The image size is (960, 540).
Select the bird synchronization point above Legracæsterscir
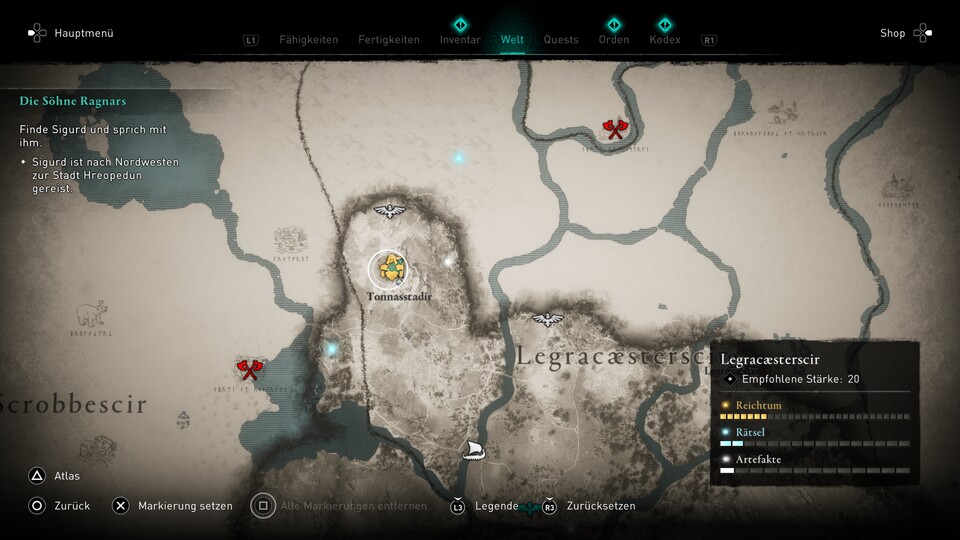point(547,320)
